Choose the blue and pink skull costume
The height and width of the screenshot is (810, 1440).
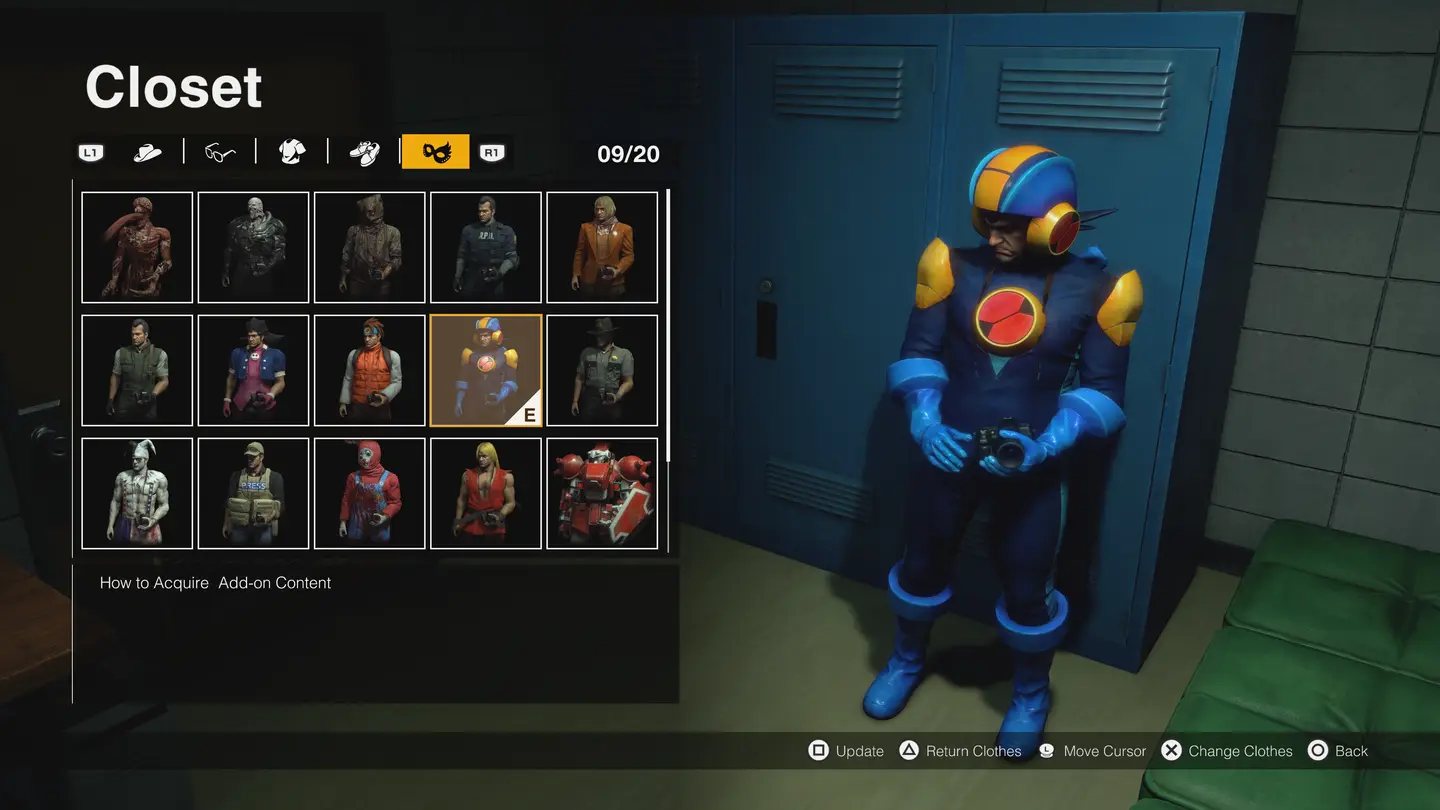pos(253,370)
